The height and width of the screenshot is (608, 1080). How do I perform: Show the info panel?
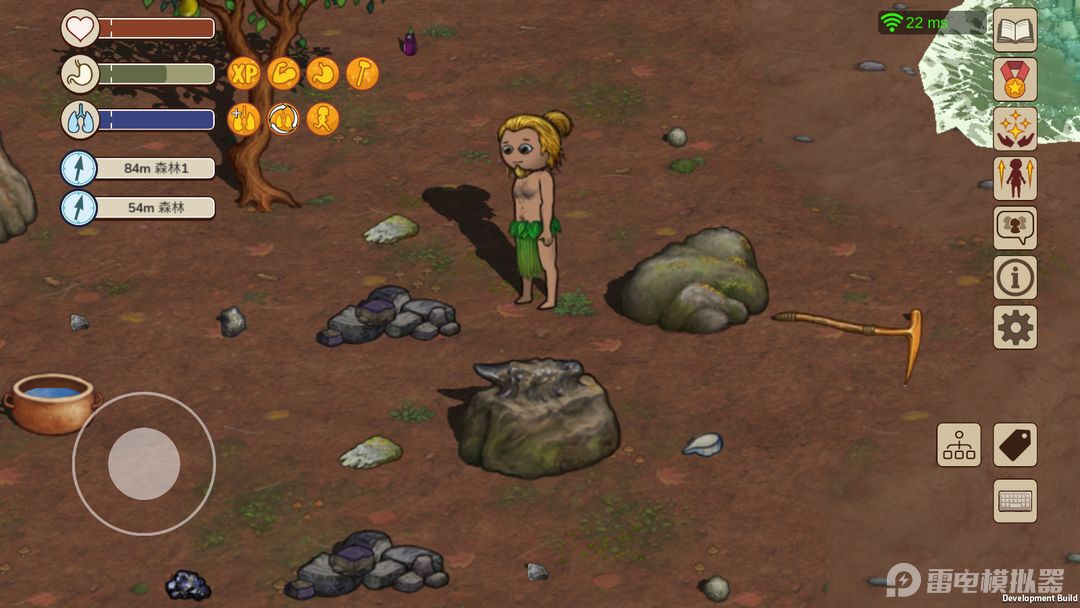coord(1015,277)
